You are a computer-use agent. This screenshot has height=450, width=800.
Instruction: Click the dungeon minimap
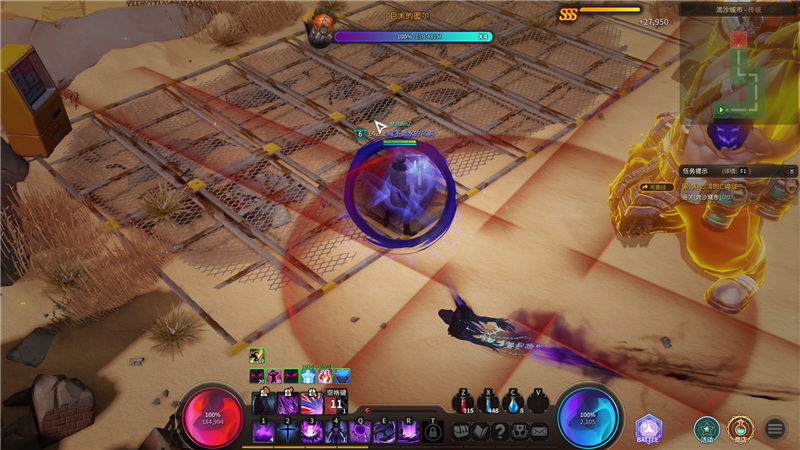(740, 68)
